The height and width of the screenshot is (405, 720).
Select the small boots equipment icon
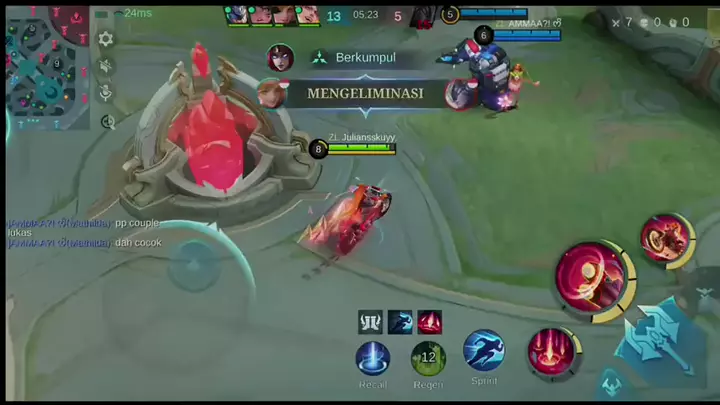click(x=370, y=322)
